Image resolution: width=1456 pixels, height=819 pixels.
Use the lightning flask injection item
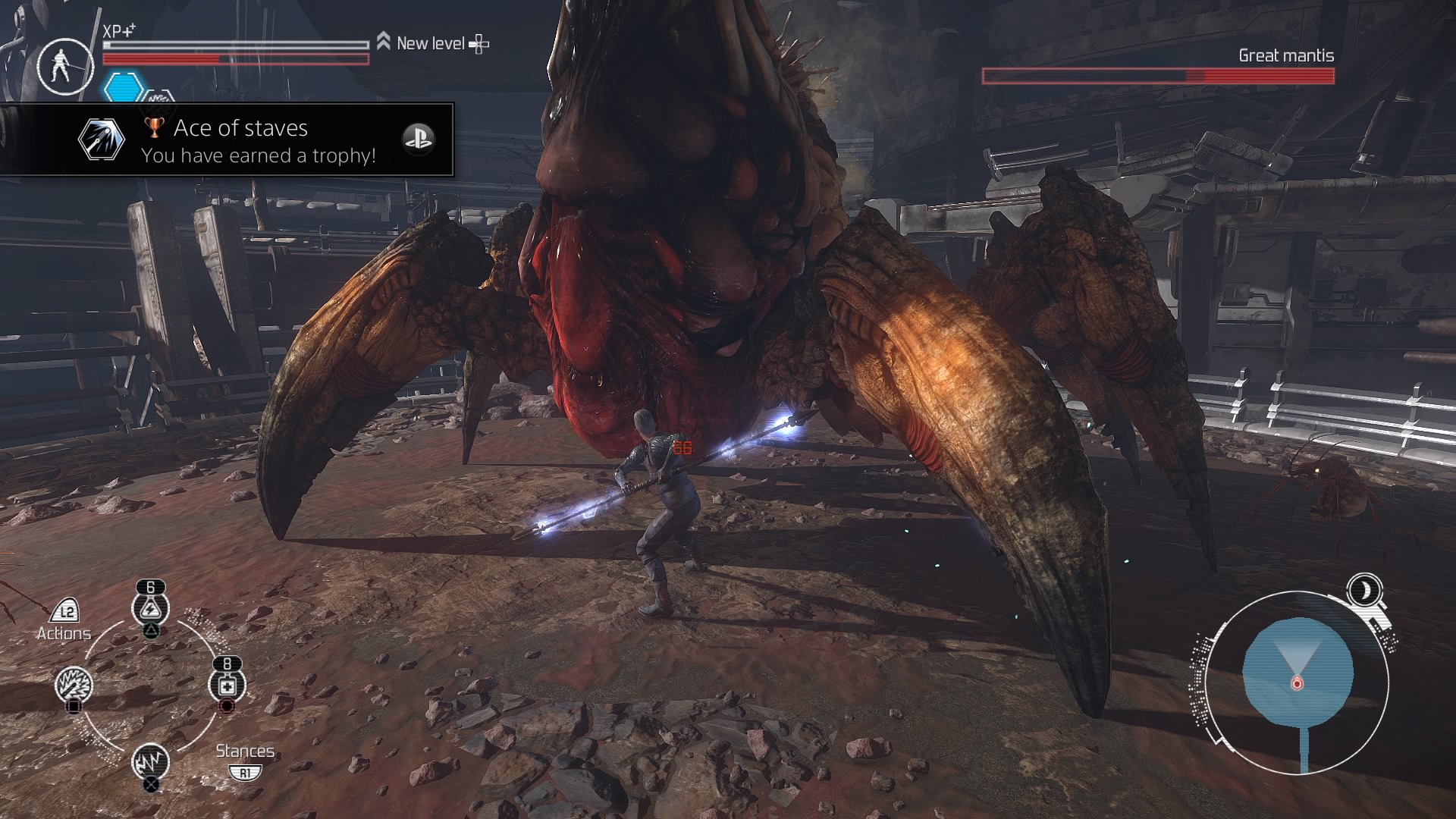click(x=150, y=608)
